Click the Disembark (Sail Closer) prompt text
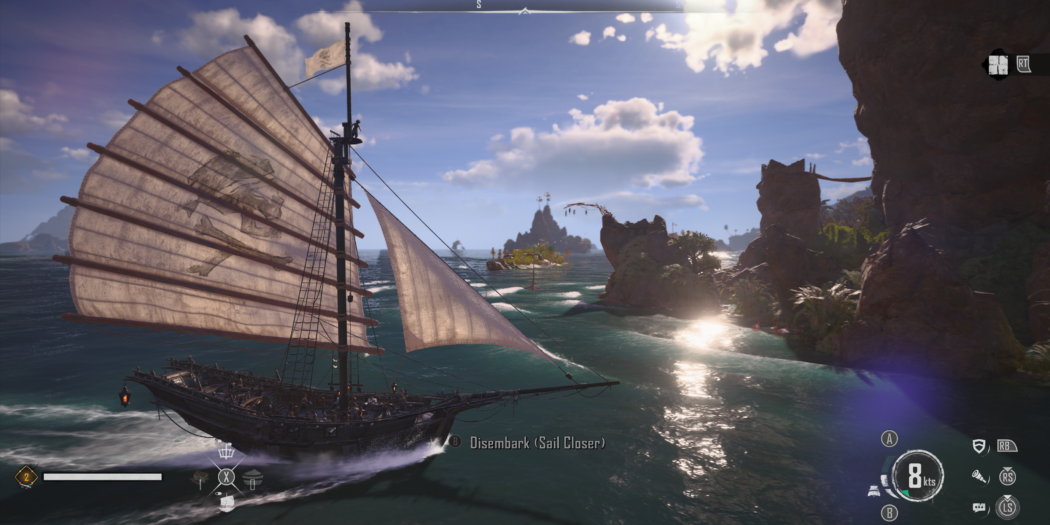This screenshot has height=525, width=1050. click(538, 442)
